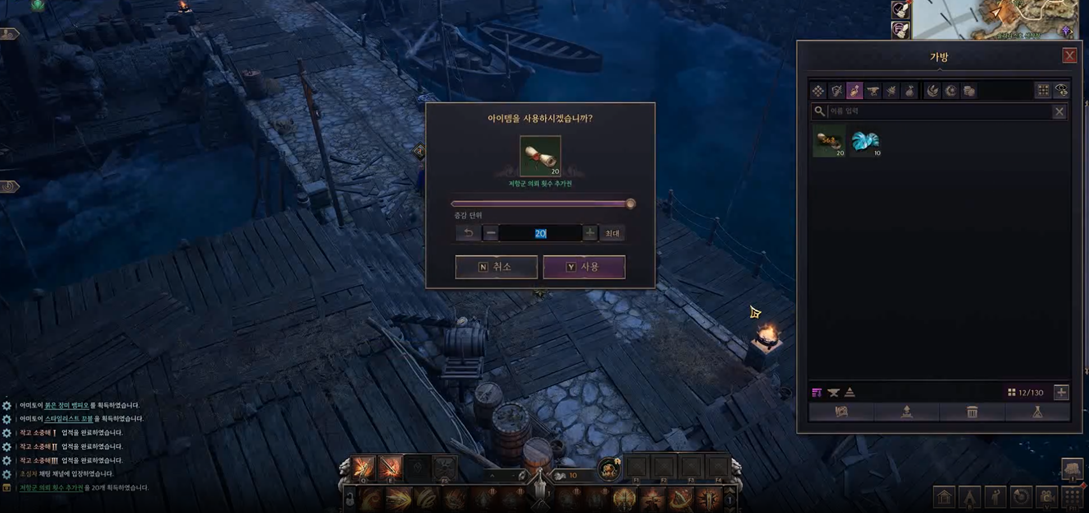
Task: Click the quantity slider handle
Action: [631, 204]
